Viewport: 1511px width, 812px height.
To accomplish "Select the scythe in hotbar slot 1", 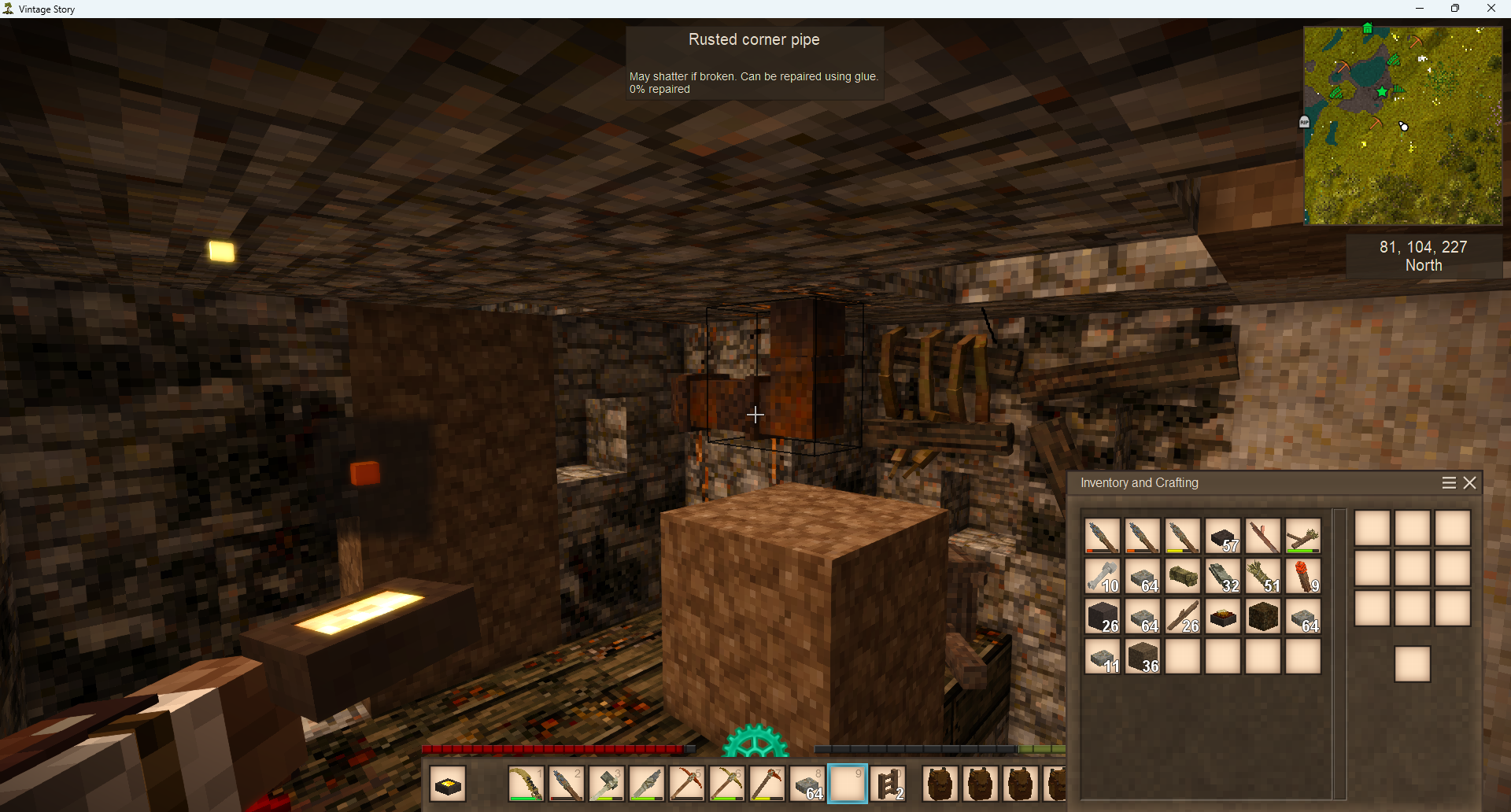I will [526, 784].
